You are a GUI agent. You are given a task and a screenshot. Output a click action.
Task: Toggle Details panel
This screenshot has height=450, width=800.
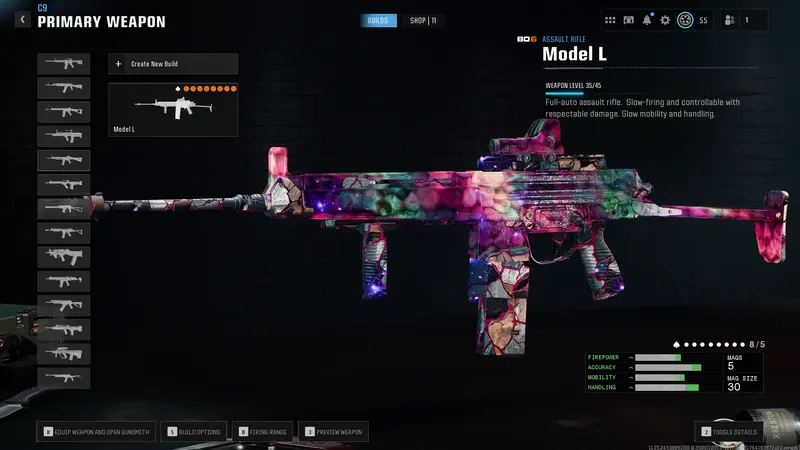pyautogui.click(x=731, y=432)
